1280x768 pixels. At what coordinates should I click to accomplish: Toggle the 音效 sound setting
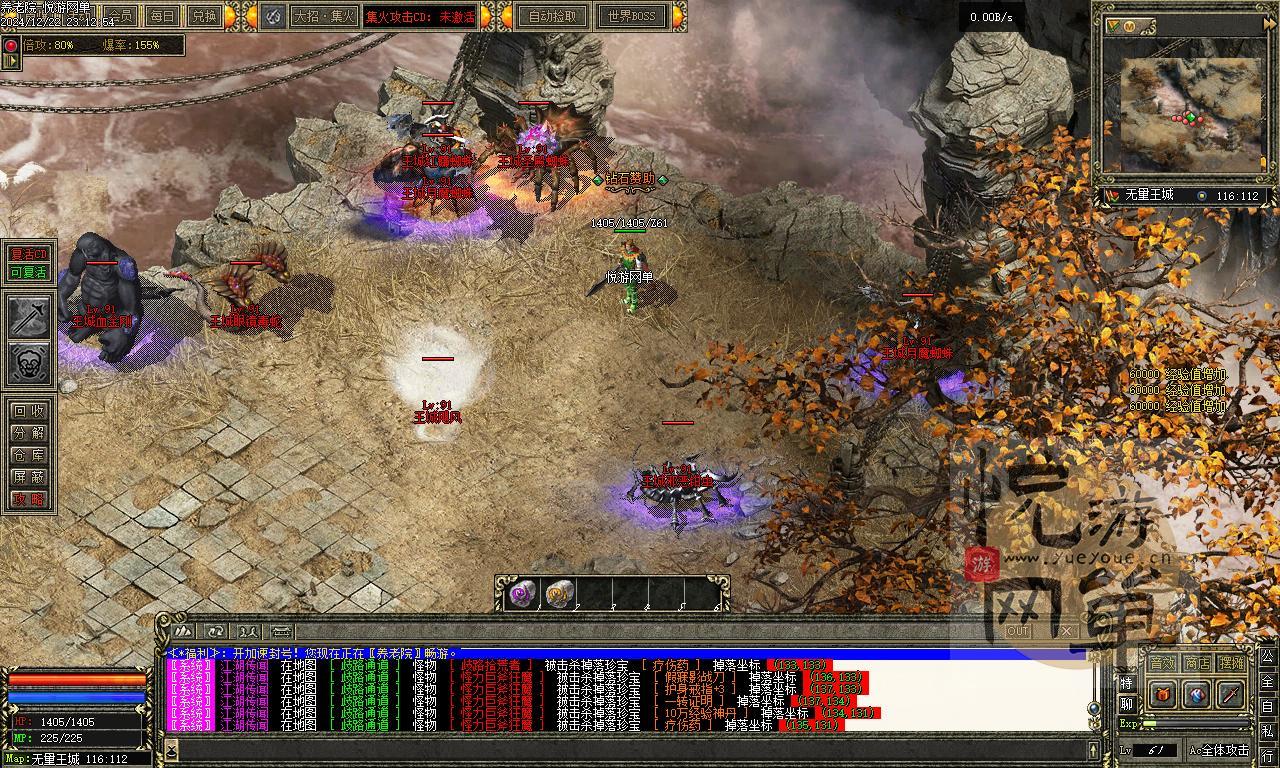1162,663
